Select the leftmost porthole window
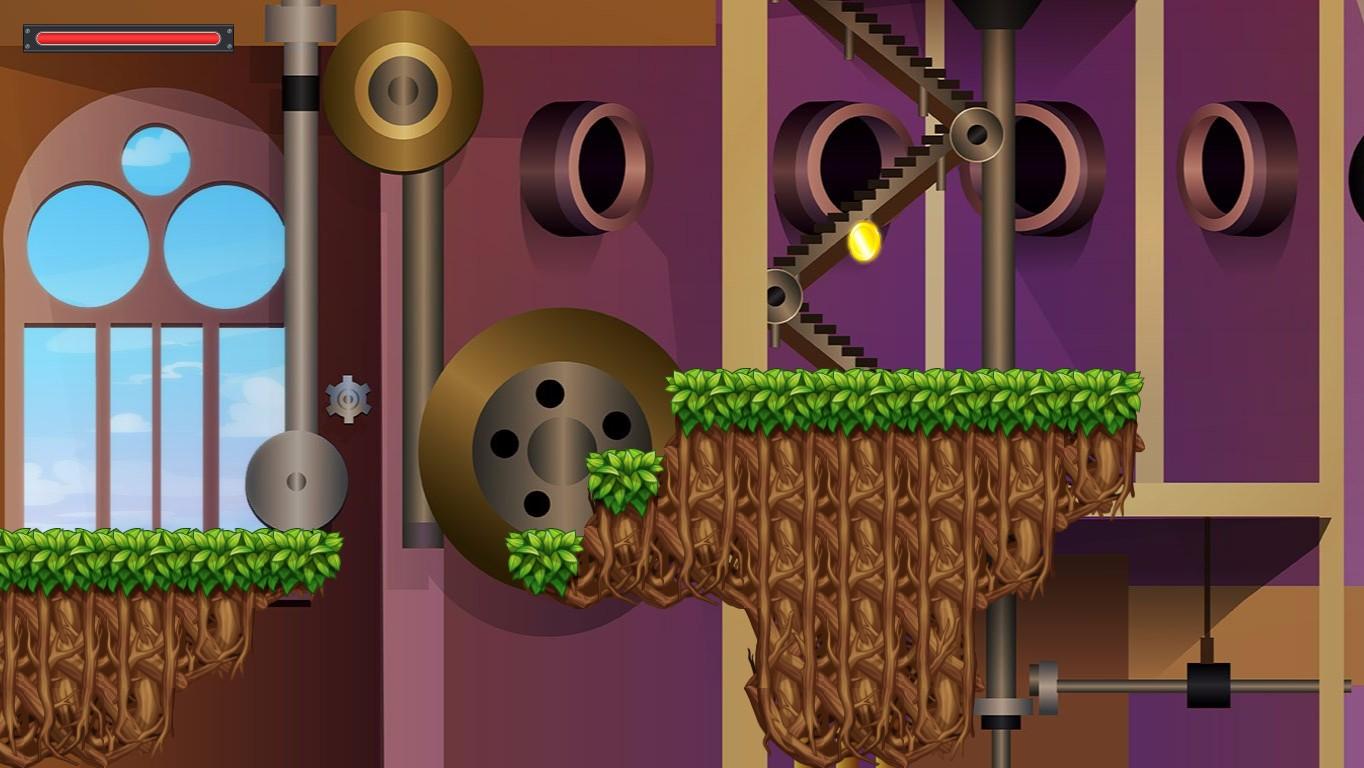The image size is (1364, 768). (x=590, y=160)
